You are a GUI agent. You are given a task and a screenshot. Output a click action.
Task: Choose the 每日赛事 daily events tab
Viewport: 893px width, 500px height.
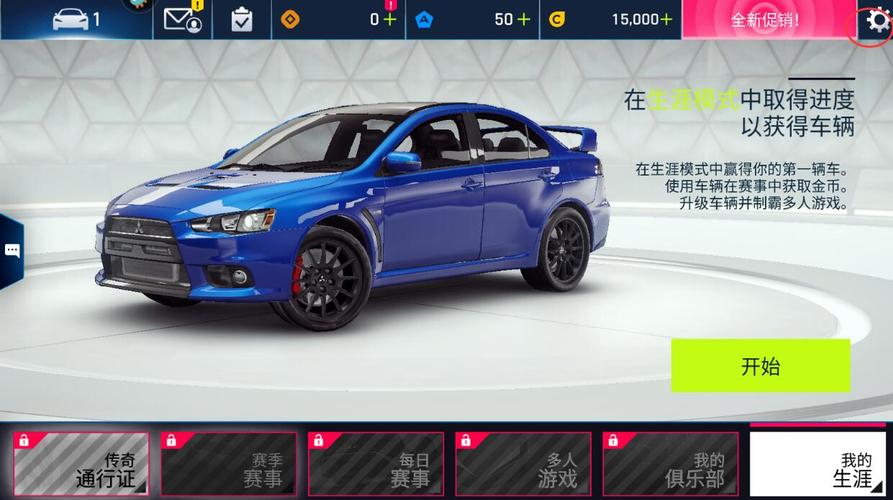[375, 465]
